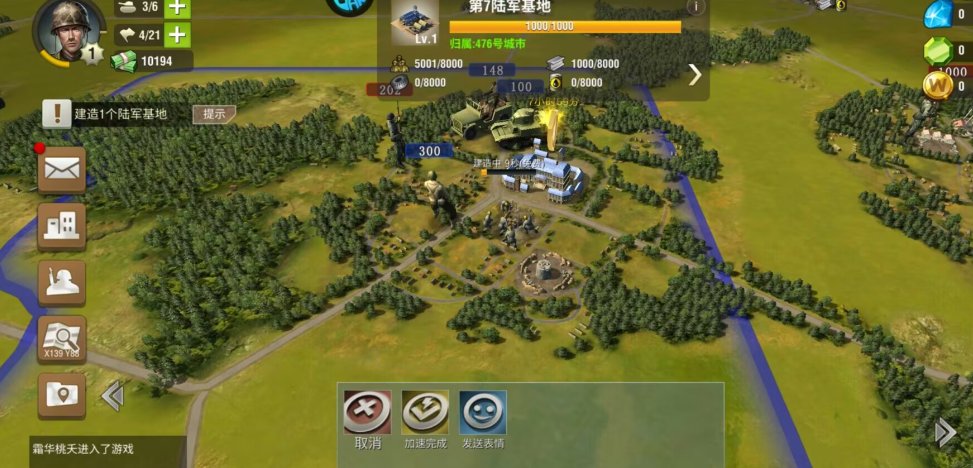Screen dimensions: 973x468
Task: Open the city buildings menu
Action: click(62, 227)
